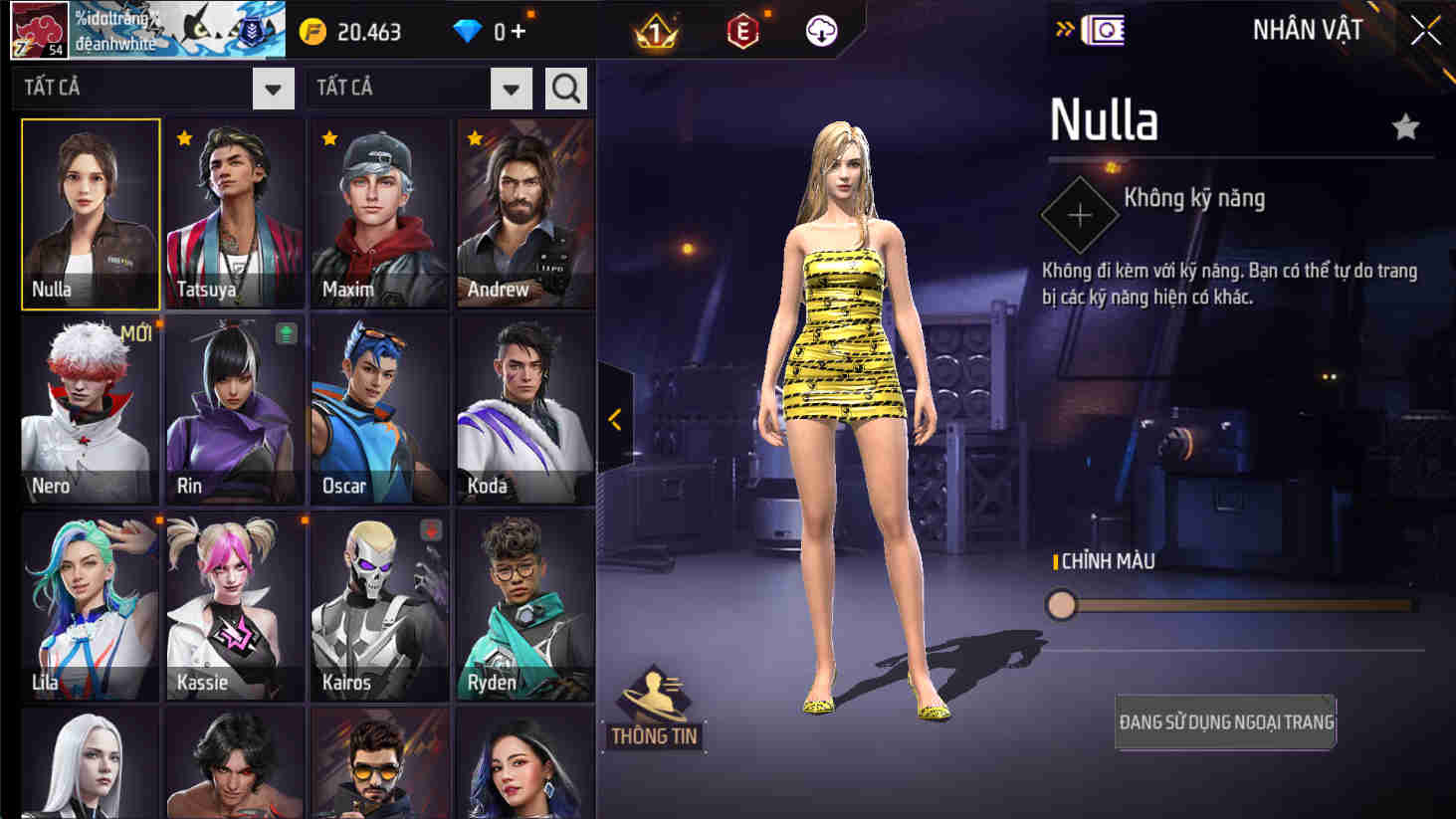Open the red hexagon E event icon
This screenshot has height=819, width=1456.
pos(741,30)
